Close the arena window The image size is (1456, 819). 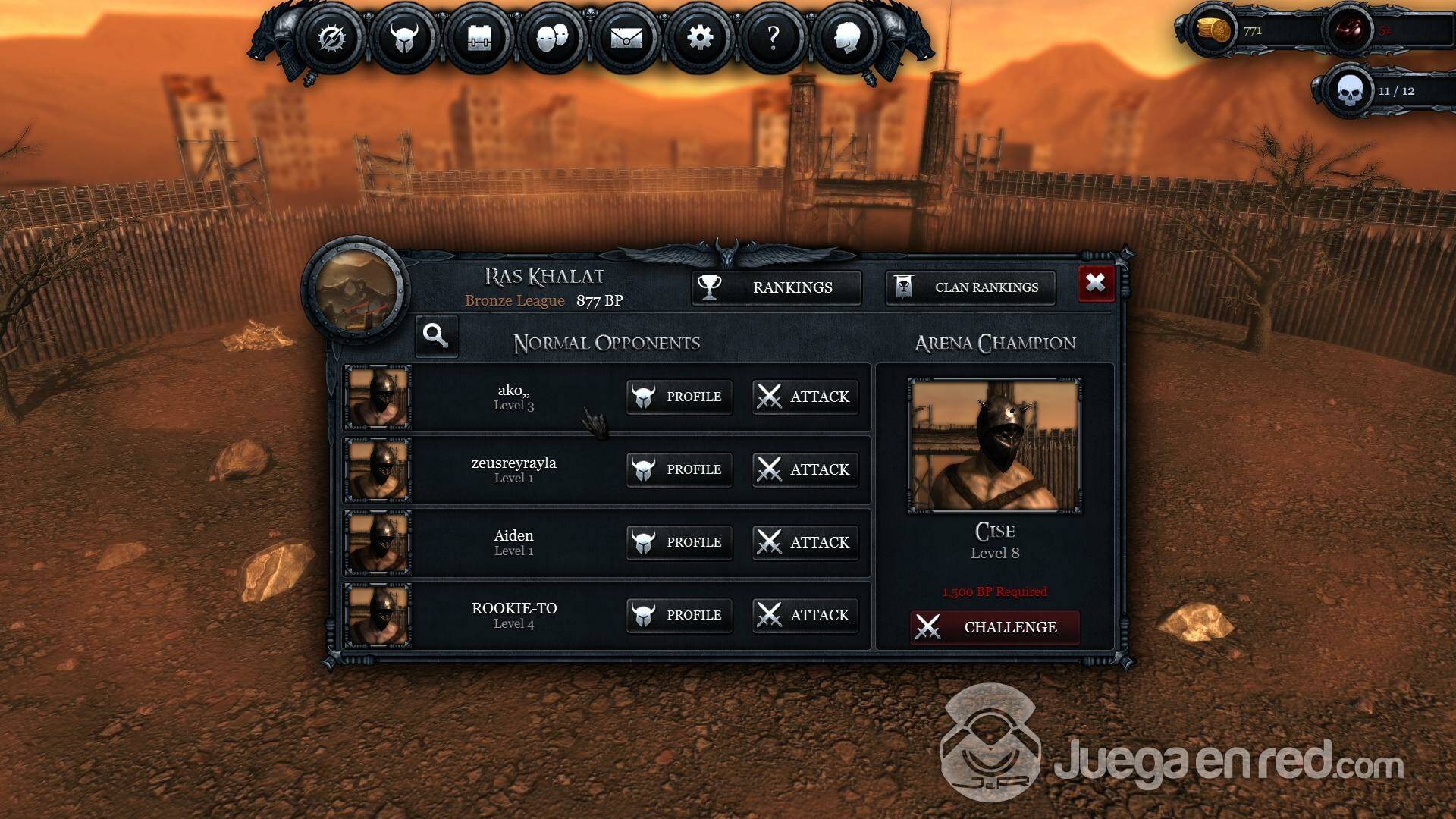(x=1096, y=284)
